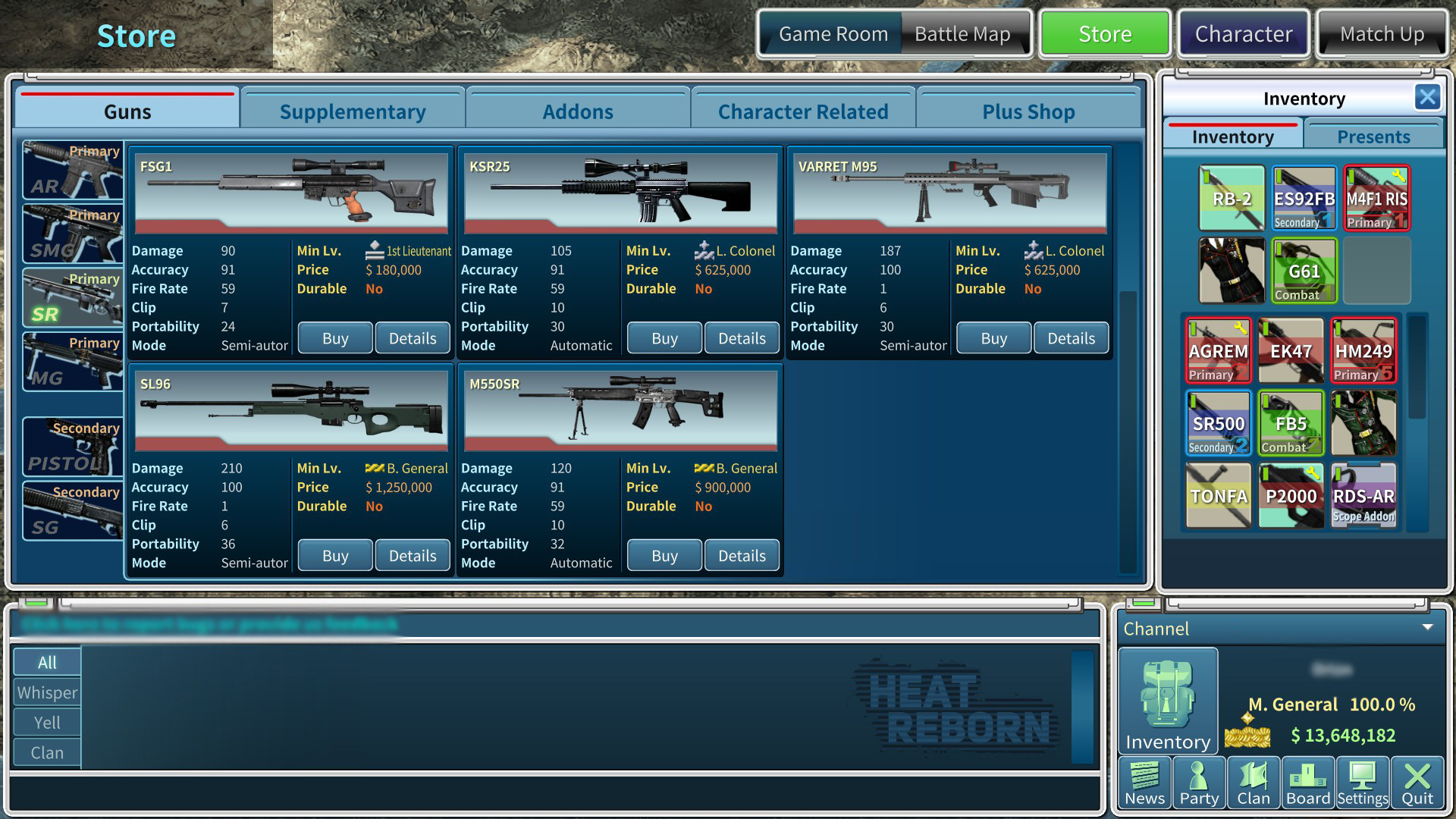1456x819 pixels.
Task: Click the Clan flag icon
Action: [x=1254, y=781]
